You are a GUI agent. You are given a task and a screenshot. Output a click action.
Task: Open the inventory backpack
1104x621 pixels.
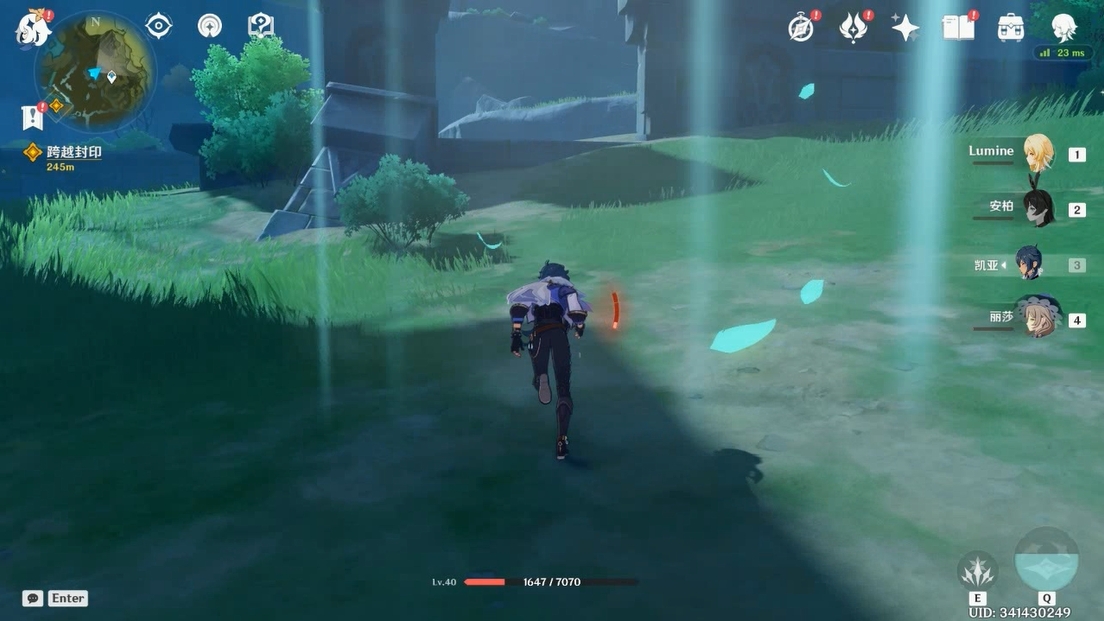click(1010, 28)
